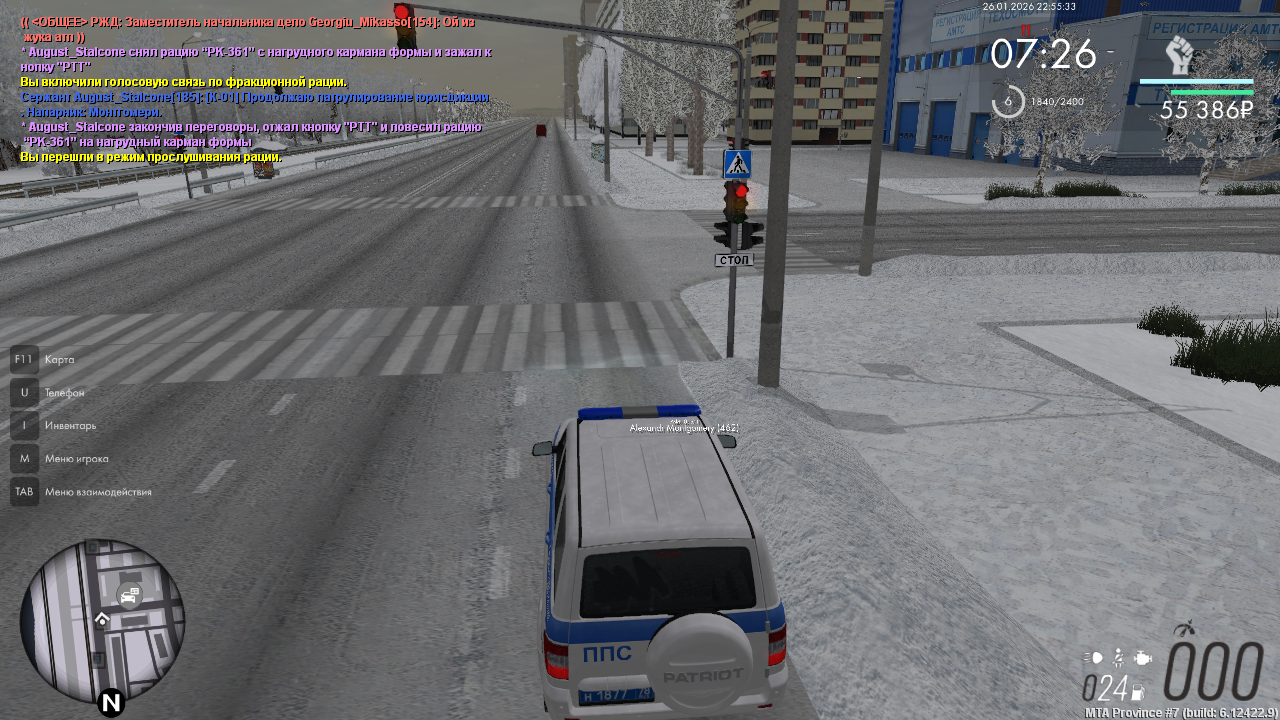Click the engine status icon
Image resolution: width=1280 pixels, height=720 pixels.
click(1144, 658)
